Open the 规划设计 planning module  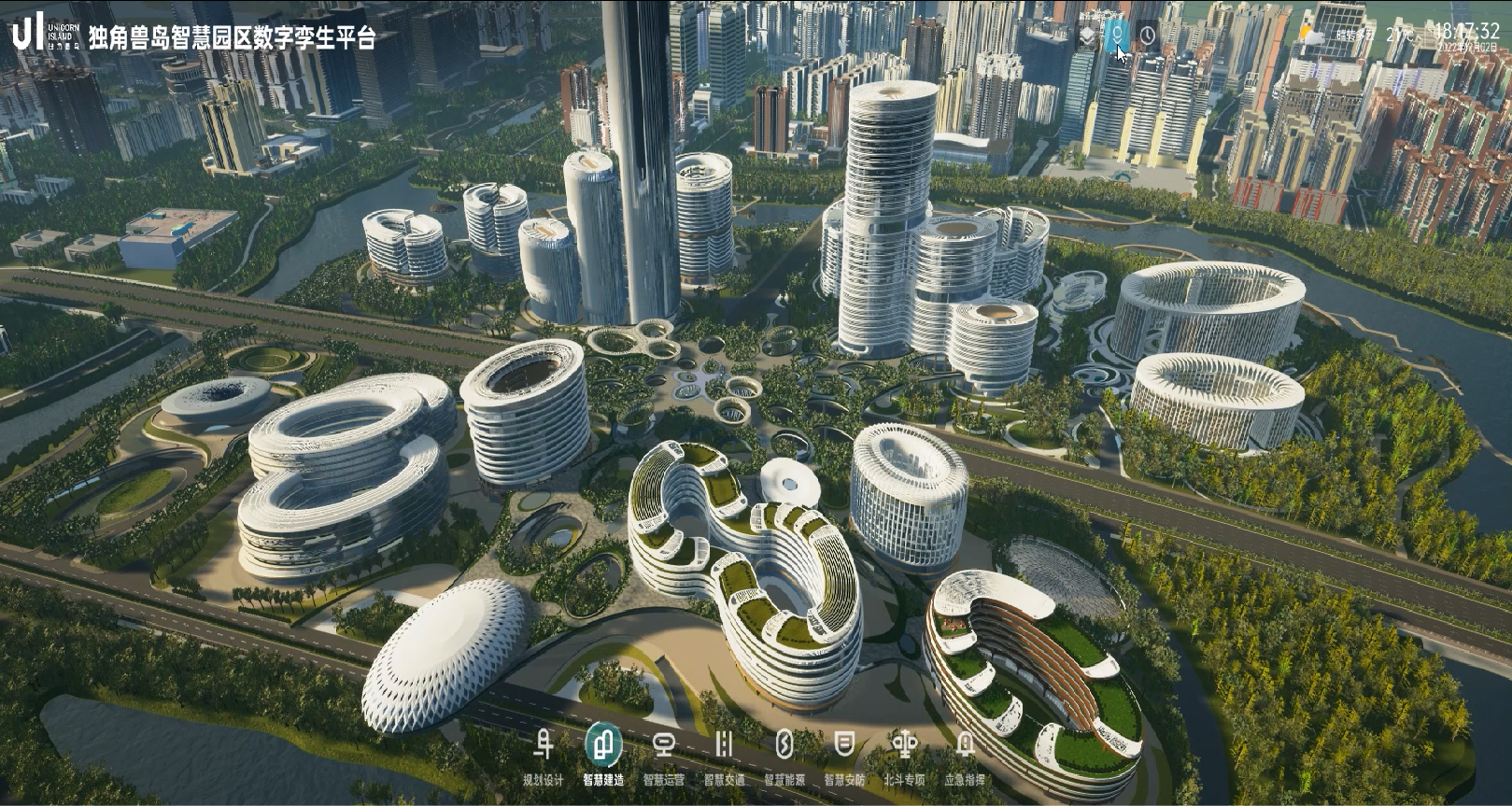click(543, 747)
